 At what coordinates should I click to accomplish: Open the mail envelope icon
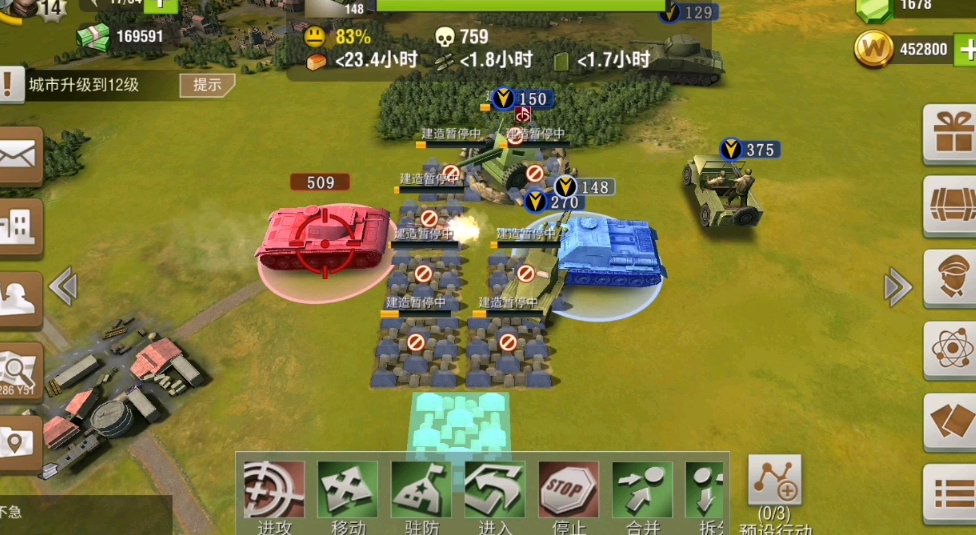click(x=20, y=155)
